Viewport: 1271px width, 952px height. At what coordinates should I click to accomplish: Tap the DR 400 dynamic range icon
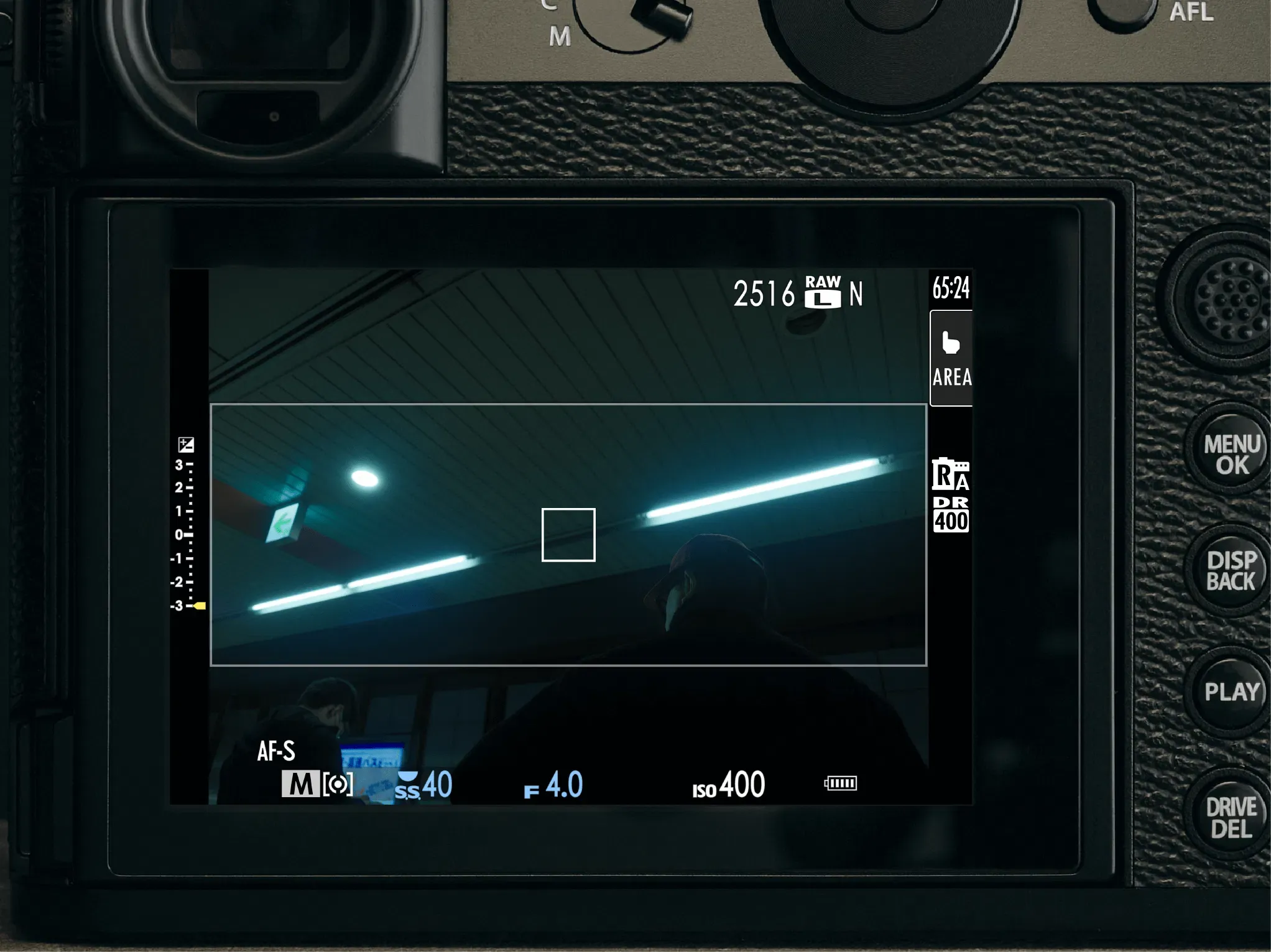951,515
